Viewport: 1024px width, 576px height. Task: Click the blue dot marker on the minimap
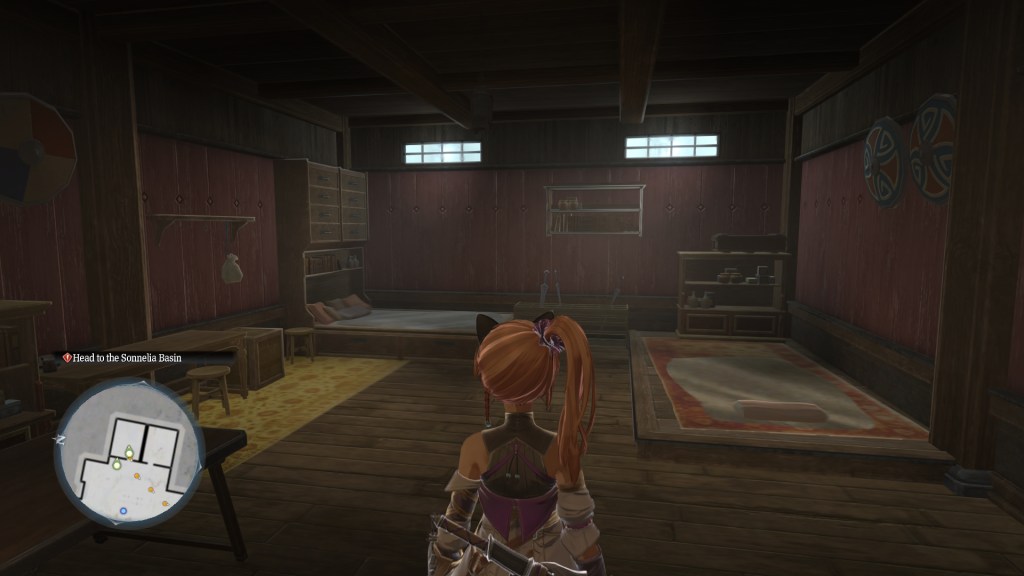click(x=123, y=511)
